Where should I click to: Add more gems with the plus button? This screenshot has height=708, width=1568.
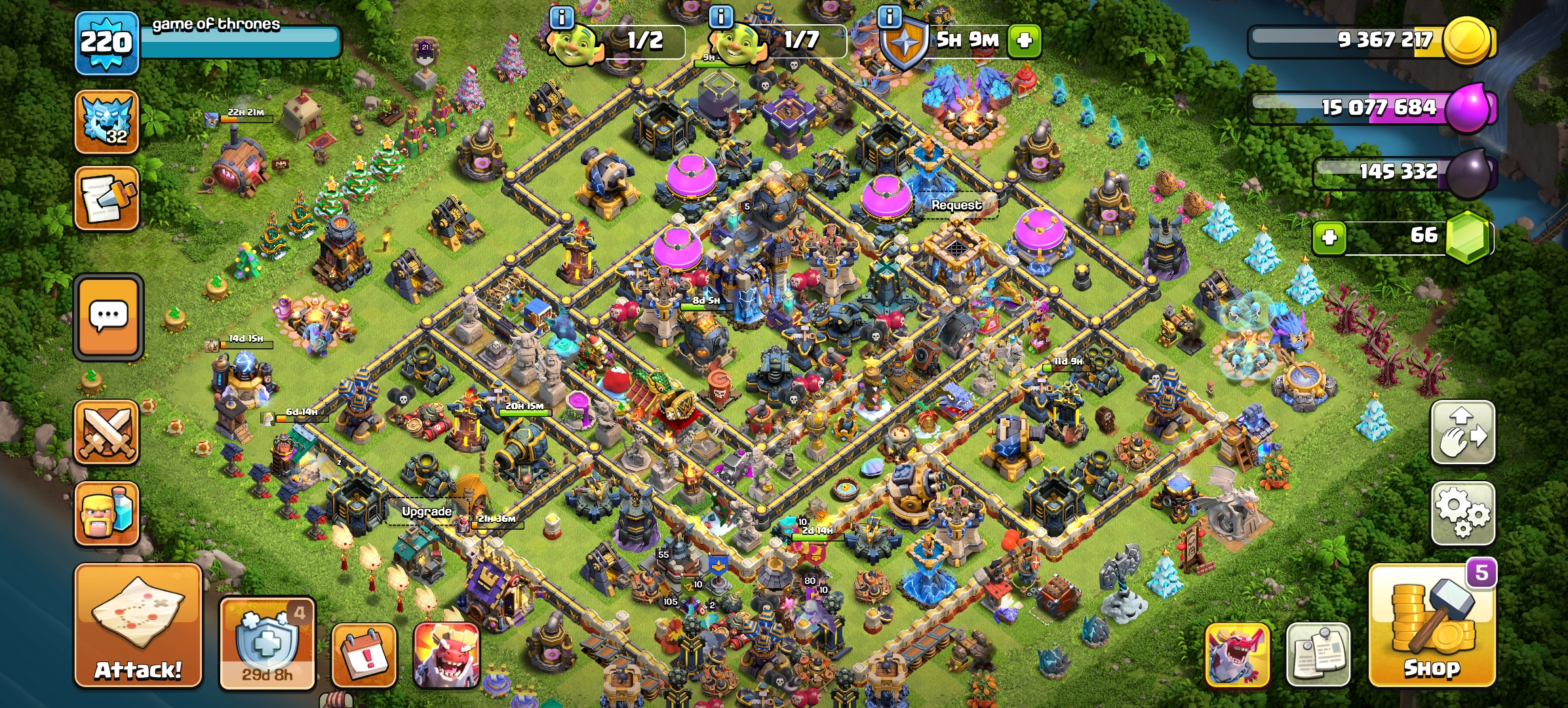pyautogui.click(x=1329, y=237)
